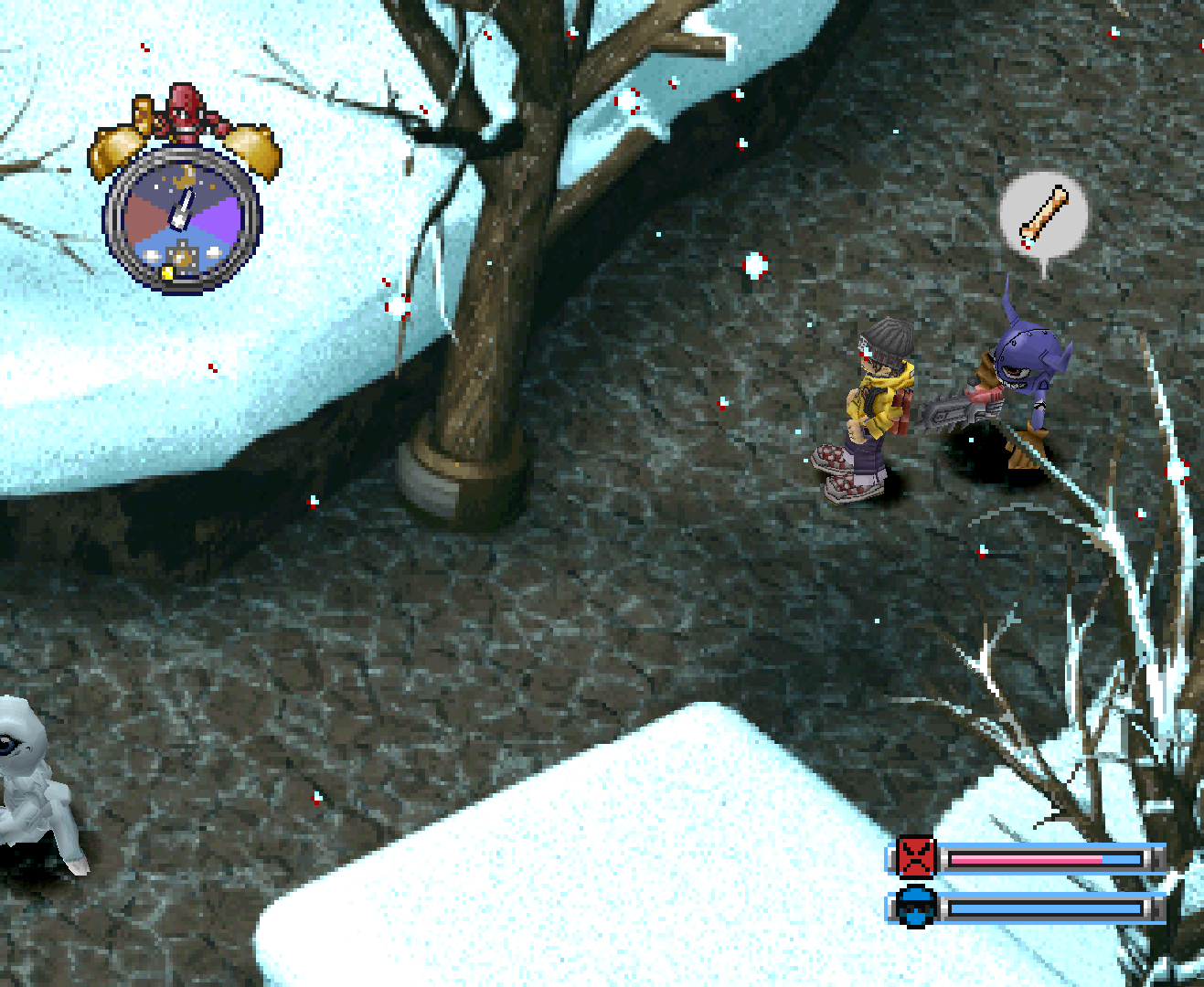Click the blue face status icon
1204x987 pixels.
click(x=916, y=907)
